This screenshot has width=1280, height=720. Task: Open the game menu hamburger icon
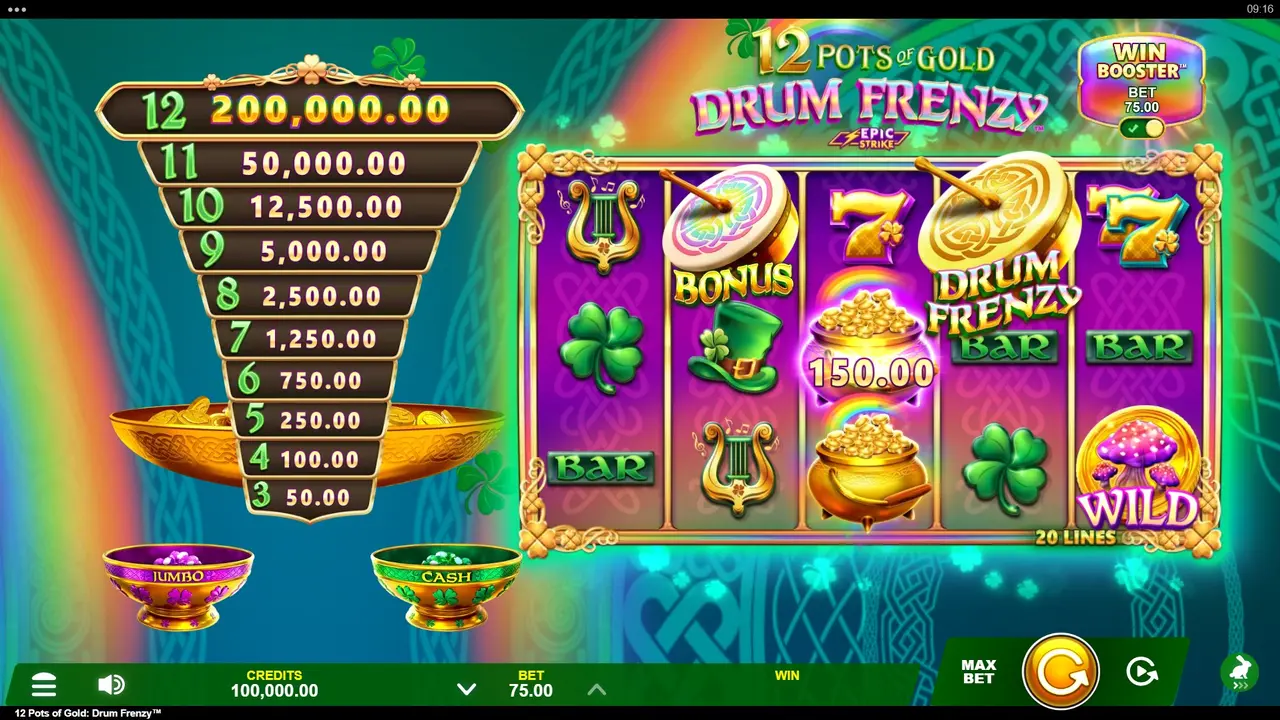pyautogui.click(x=44, y=684)
